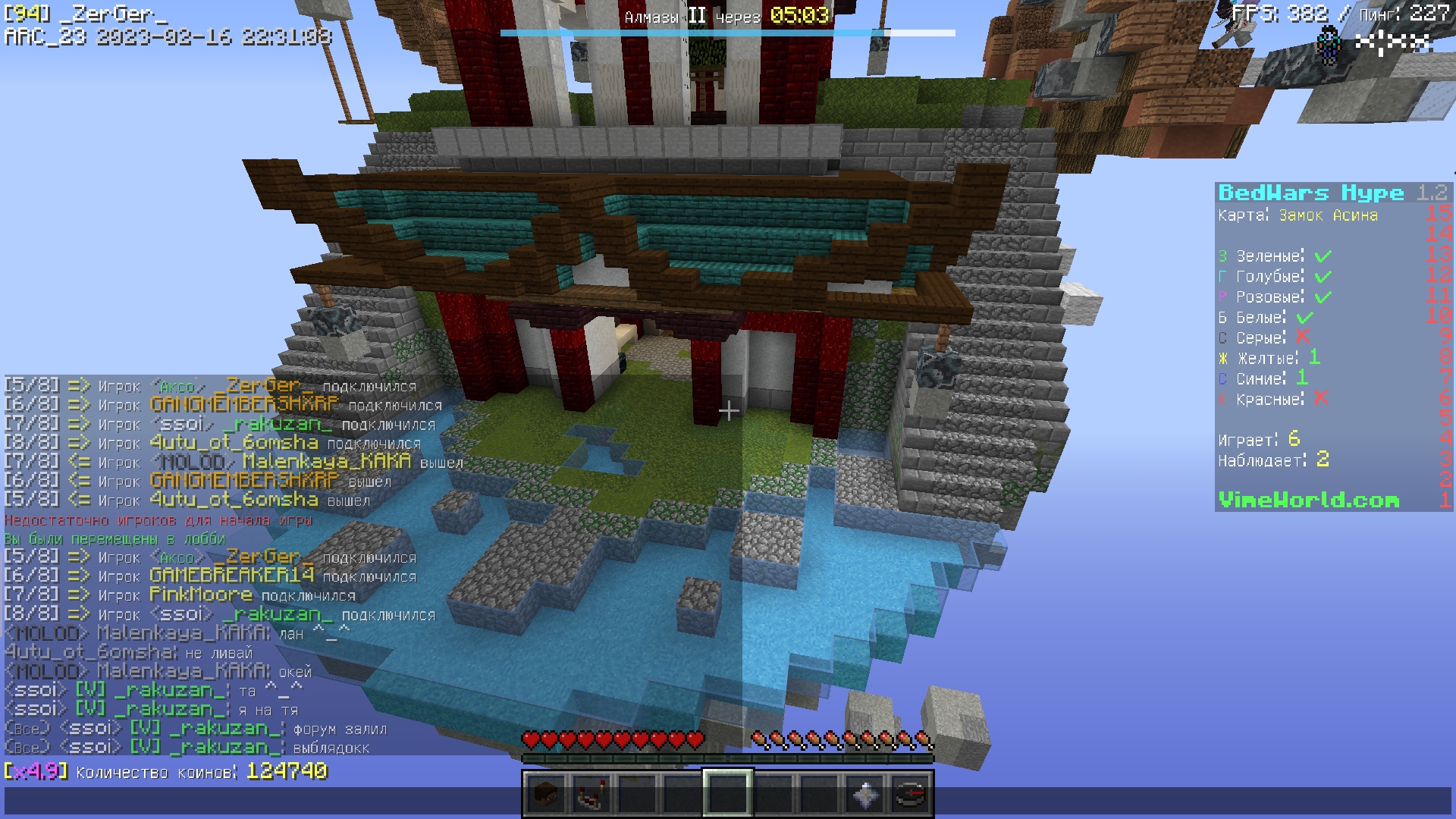Select the player head hotbar slot
The width and height of the screenshot is (1456, 819).
[546, 795]
